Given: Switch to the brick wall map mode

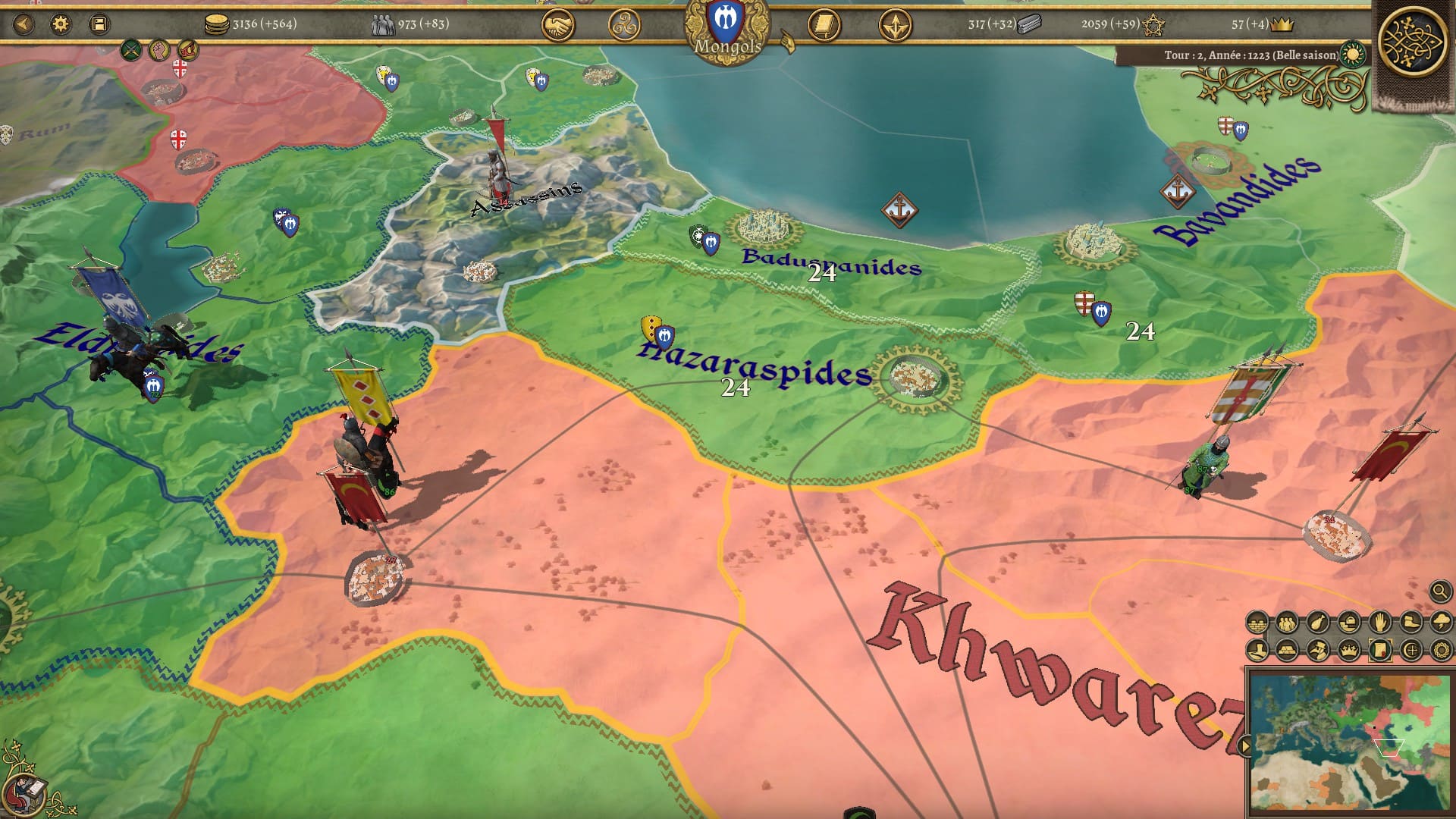Looking at the screenshot, I should point(1257,623).
